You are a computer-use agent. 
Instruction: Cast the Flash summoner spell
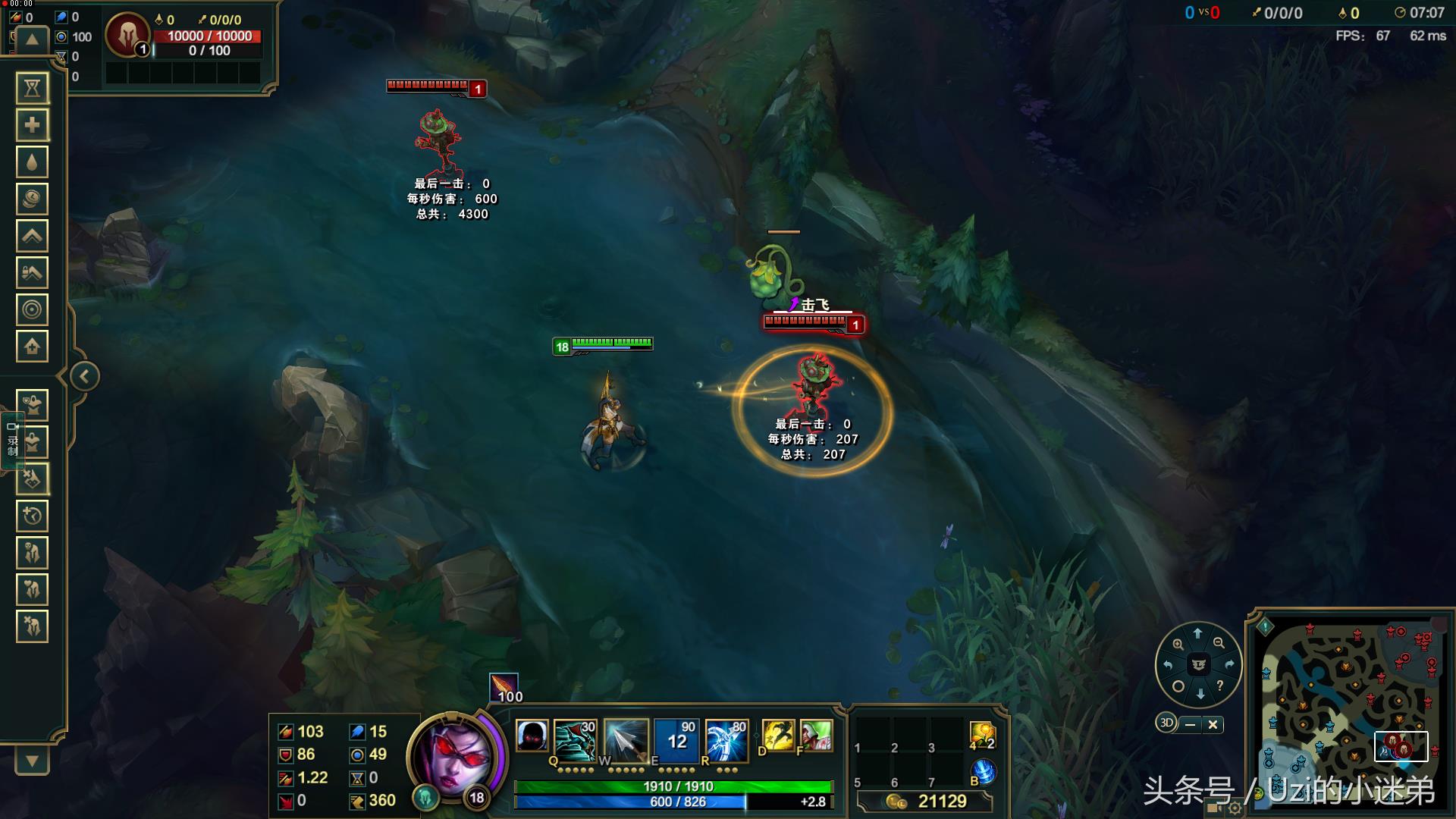coord(777,736)
